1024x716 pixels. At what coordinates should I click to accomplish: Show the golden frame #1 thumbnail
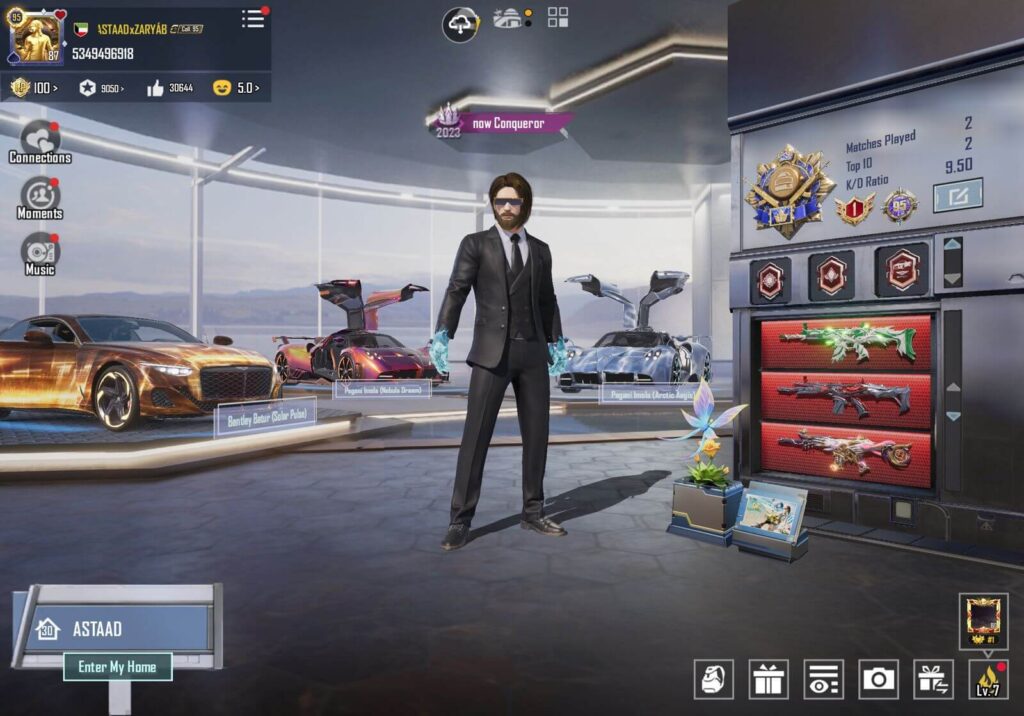983,620
